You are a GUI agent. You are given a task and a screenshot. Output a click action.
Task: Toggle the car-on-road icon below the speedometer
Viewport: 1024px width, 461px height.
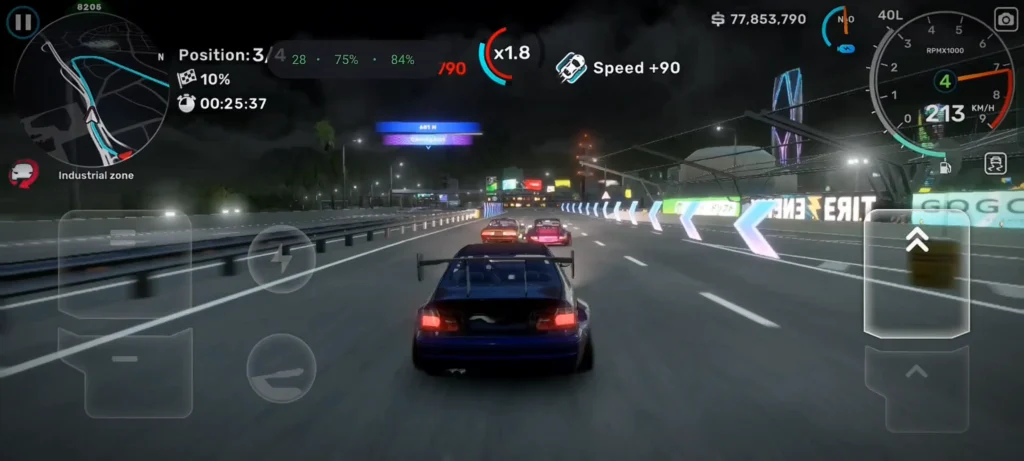pyautogui.click(x=994, y=163)
